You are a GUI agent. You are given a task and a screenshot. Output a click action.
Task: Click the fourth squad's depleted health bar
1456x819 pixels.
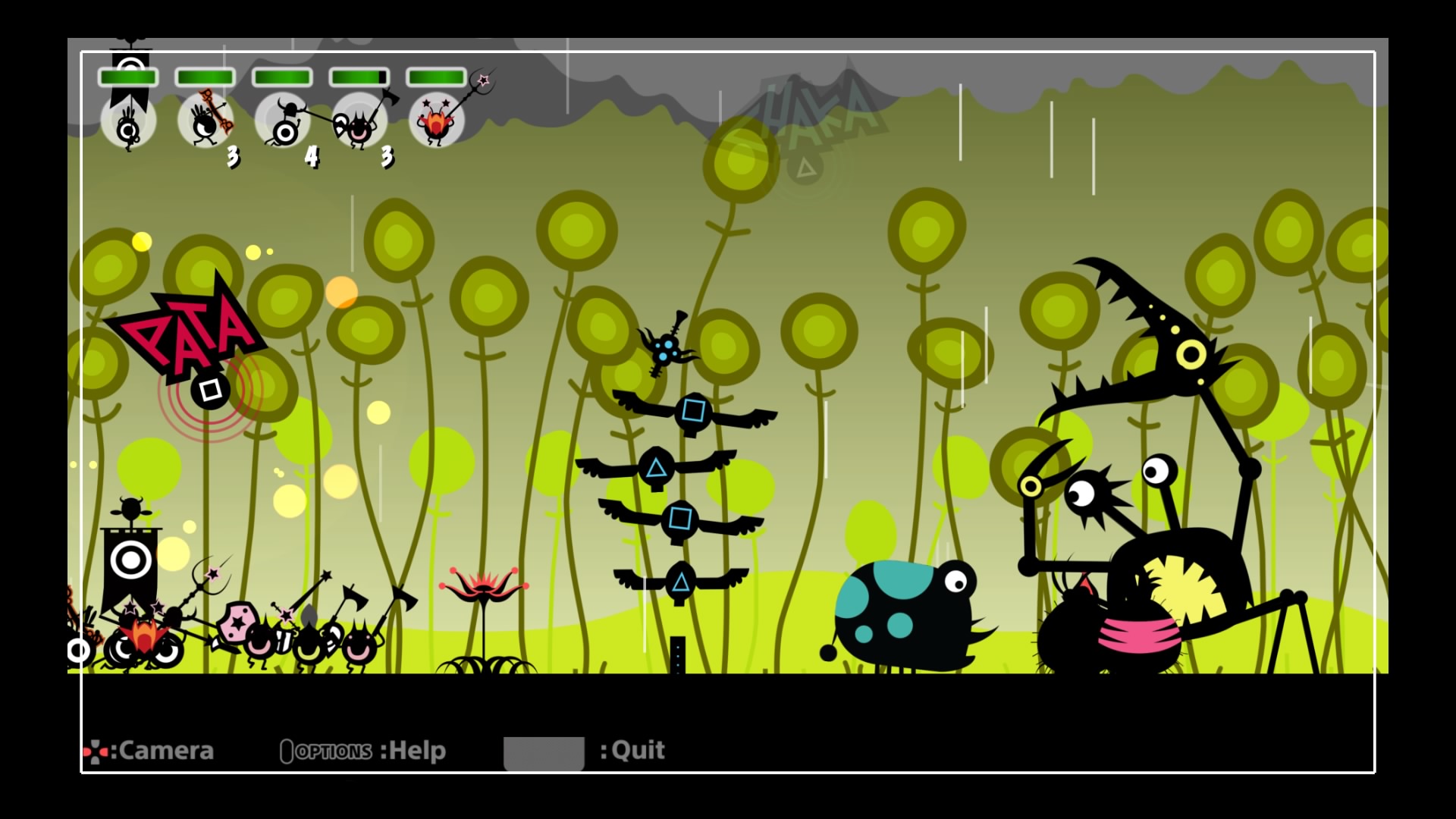point(359,76)
